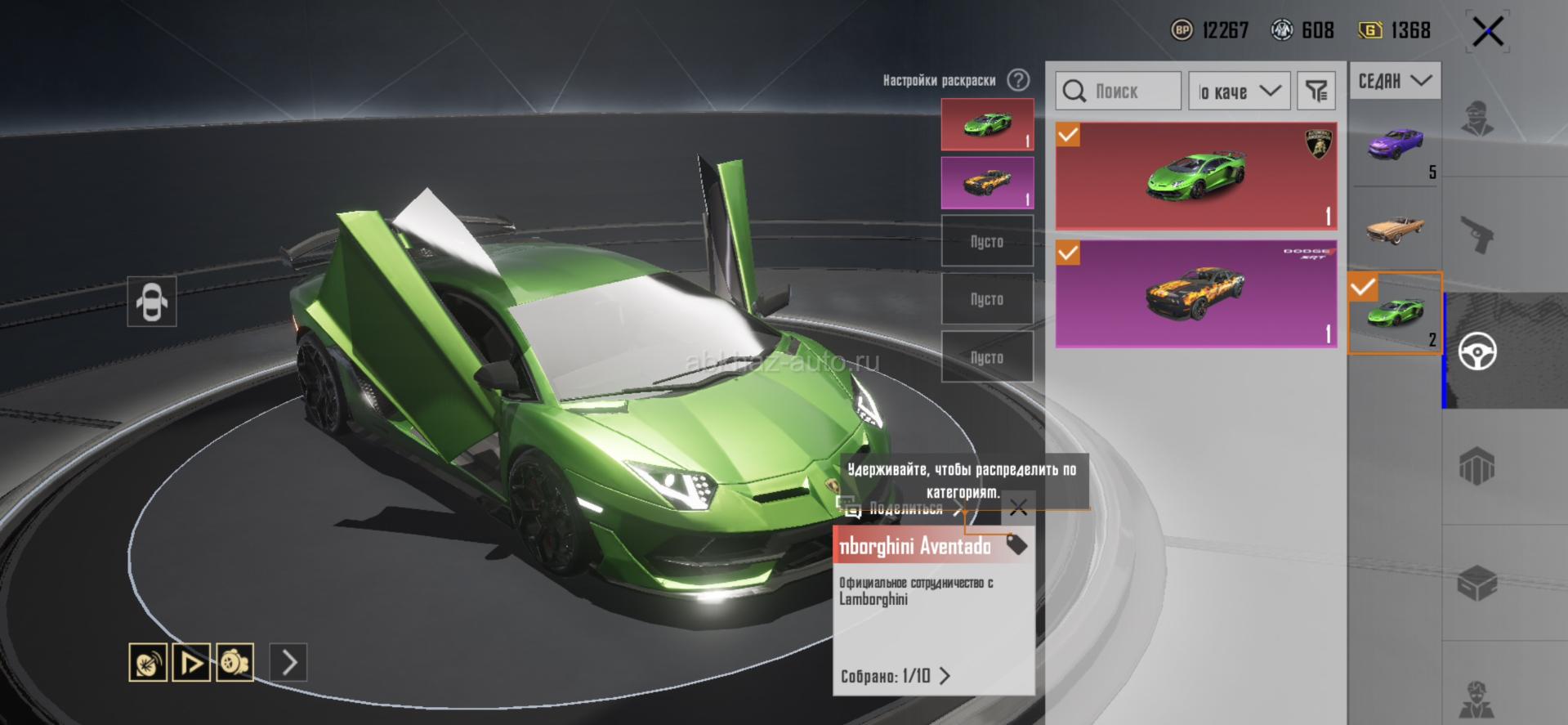Open the character outfit category

1477,119
